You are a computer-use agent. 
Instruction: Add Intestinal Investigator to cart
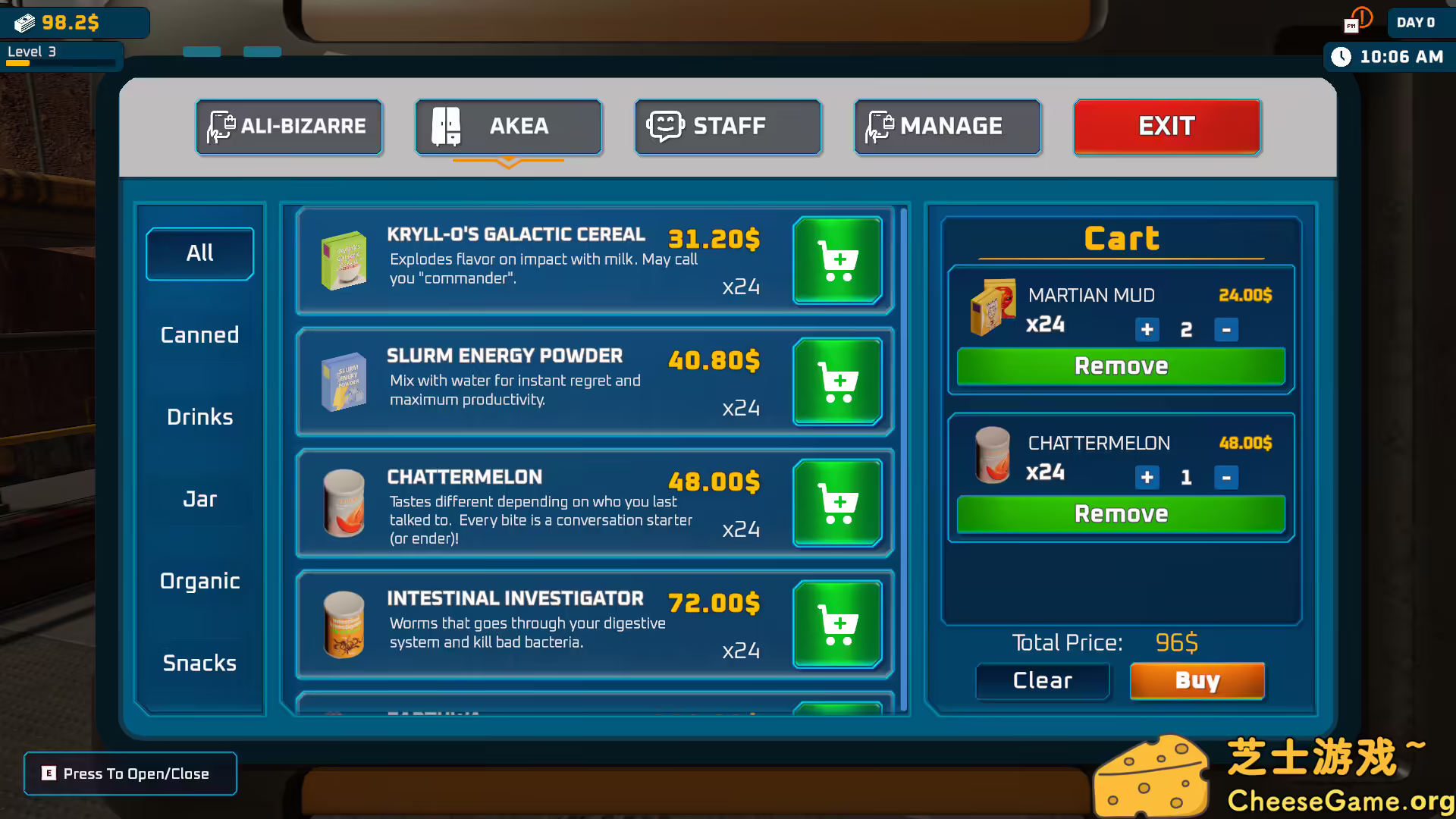[837, 623]
